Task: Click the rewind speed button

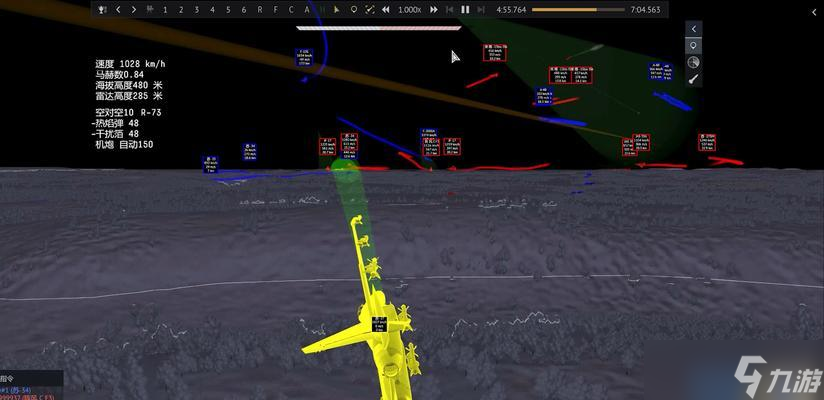Action: tap(386, 9)
